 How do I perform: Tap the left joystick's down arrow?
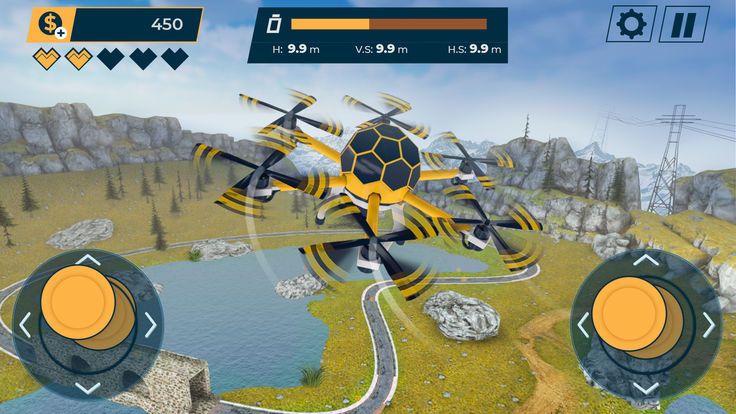coord(88,387)
